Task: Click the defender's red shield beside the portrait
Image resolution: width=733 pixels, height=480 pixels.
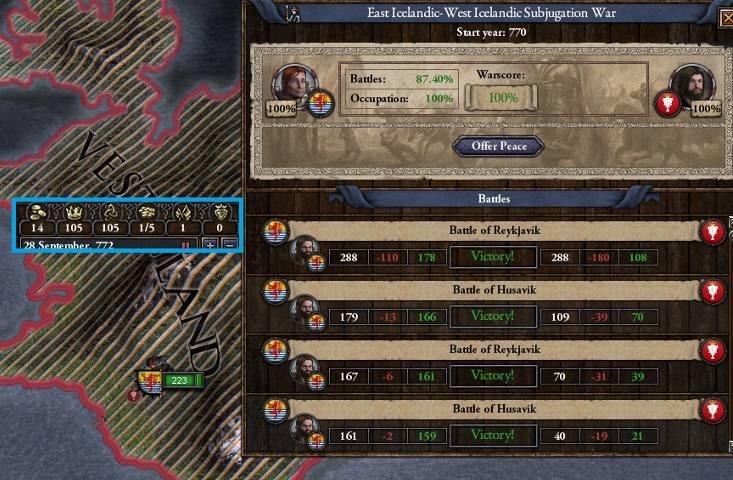Action: click(668, 102)
